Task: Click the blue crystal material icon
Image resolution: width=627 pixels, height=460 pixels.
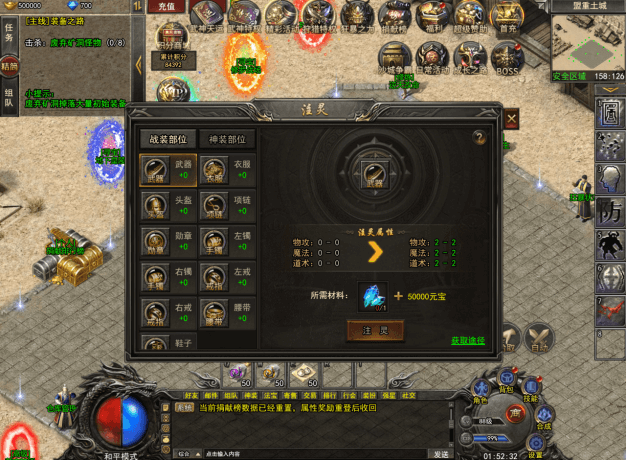Action: [373, 295]
